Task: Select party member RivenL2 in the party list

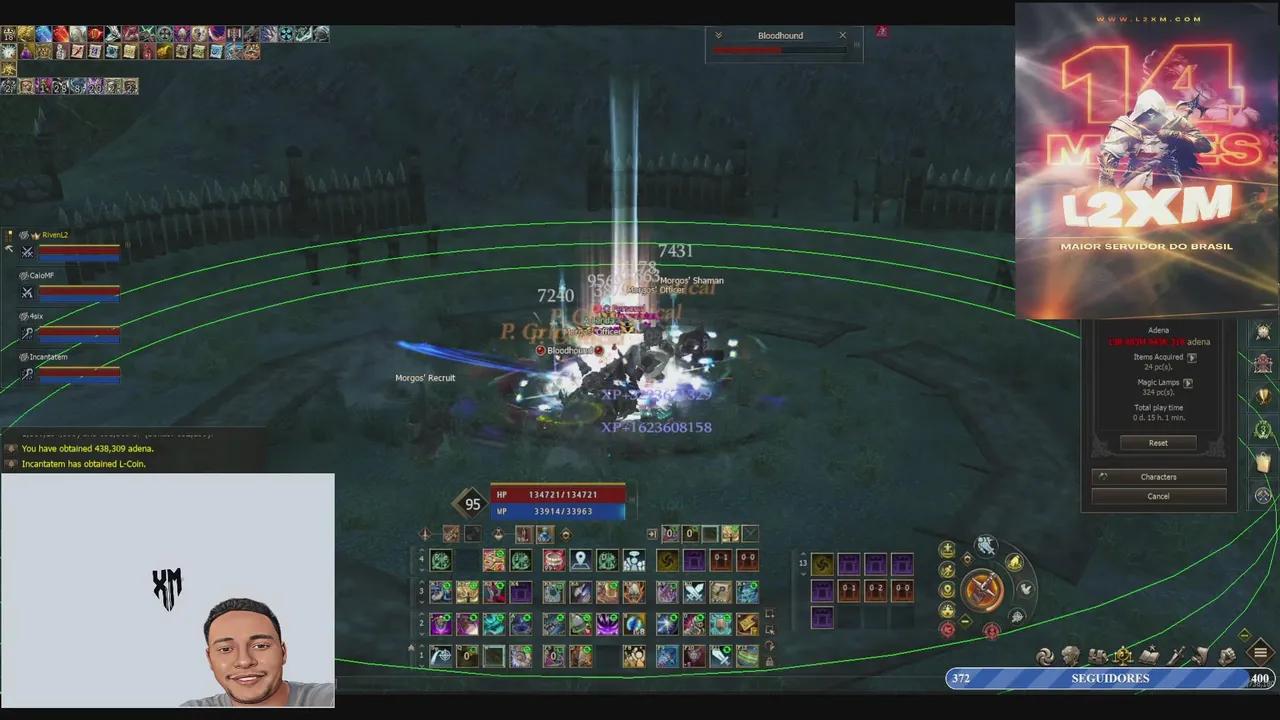Action: pos(55,235)
